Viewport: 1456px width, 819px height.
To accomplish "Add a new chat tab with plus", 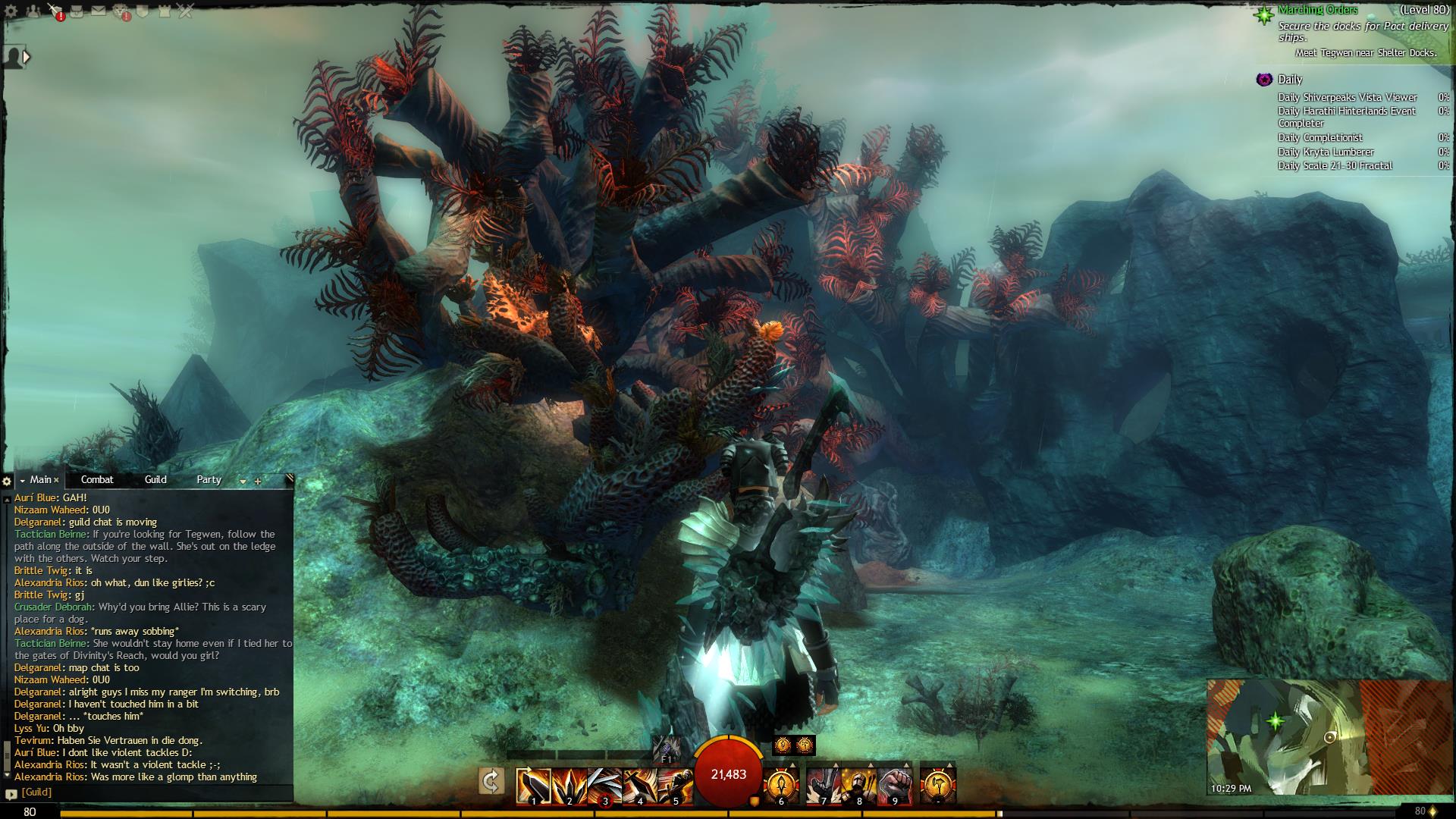I will [258, 481].
